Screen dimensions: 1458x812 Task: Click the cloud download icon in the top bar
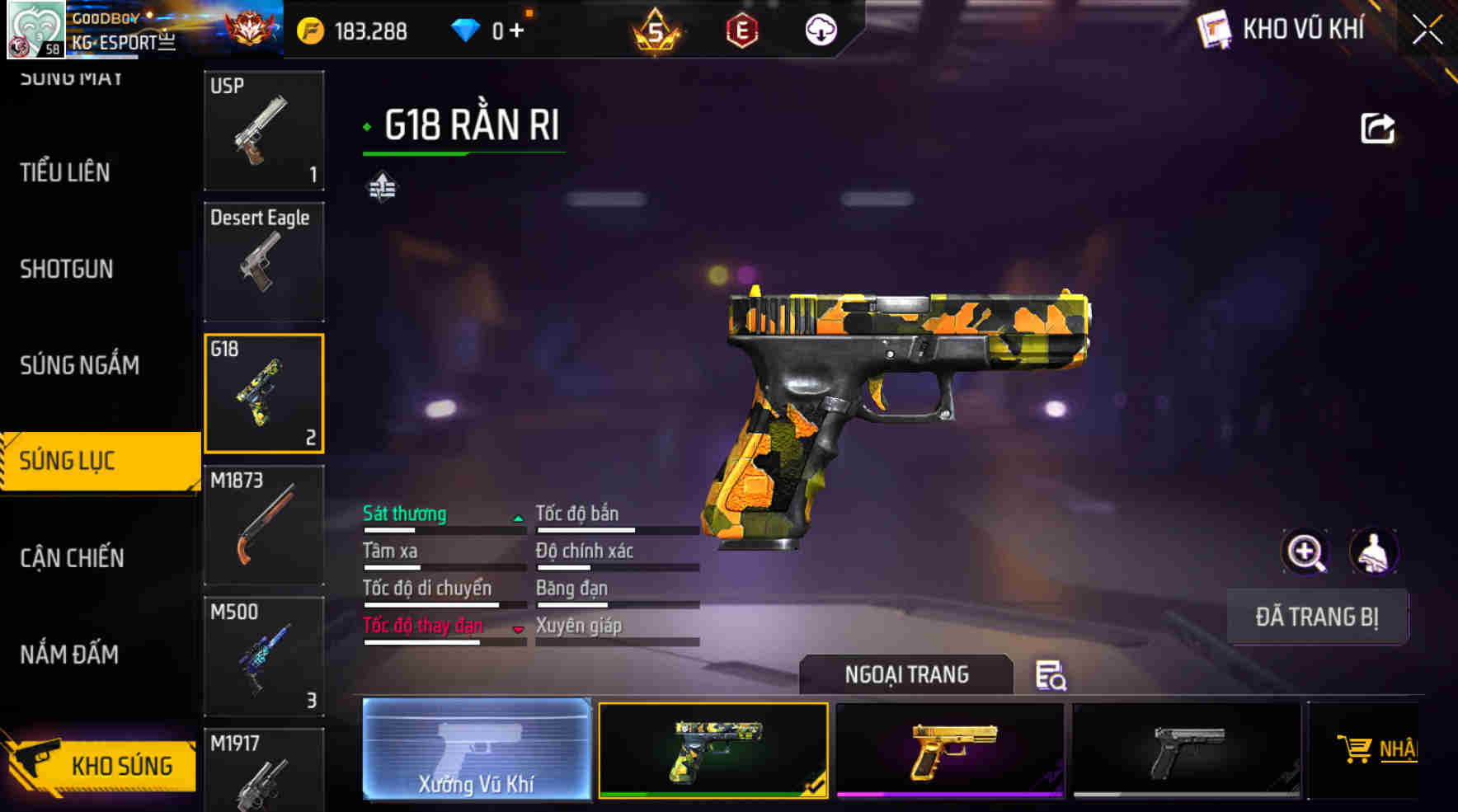[819, 31]
